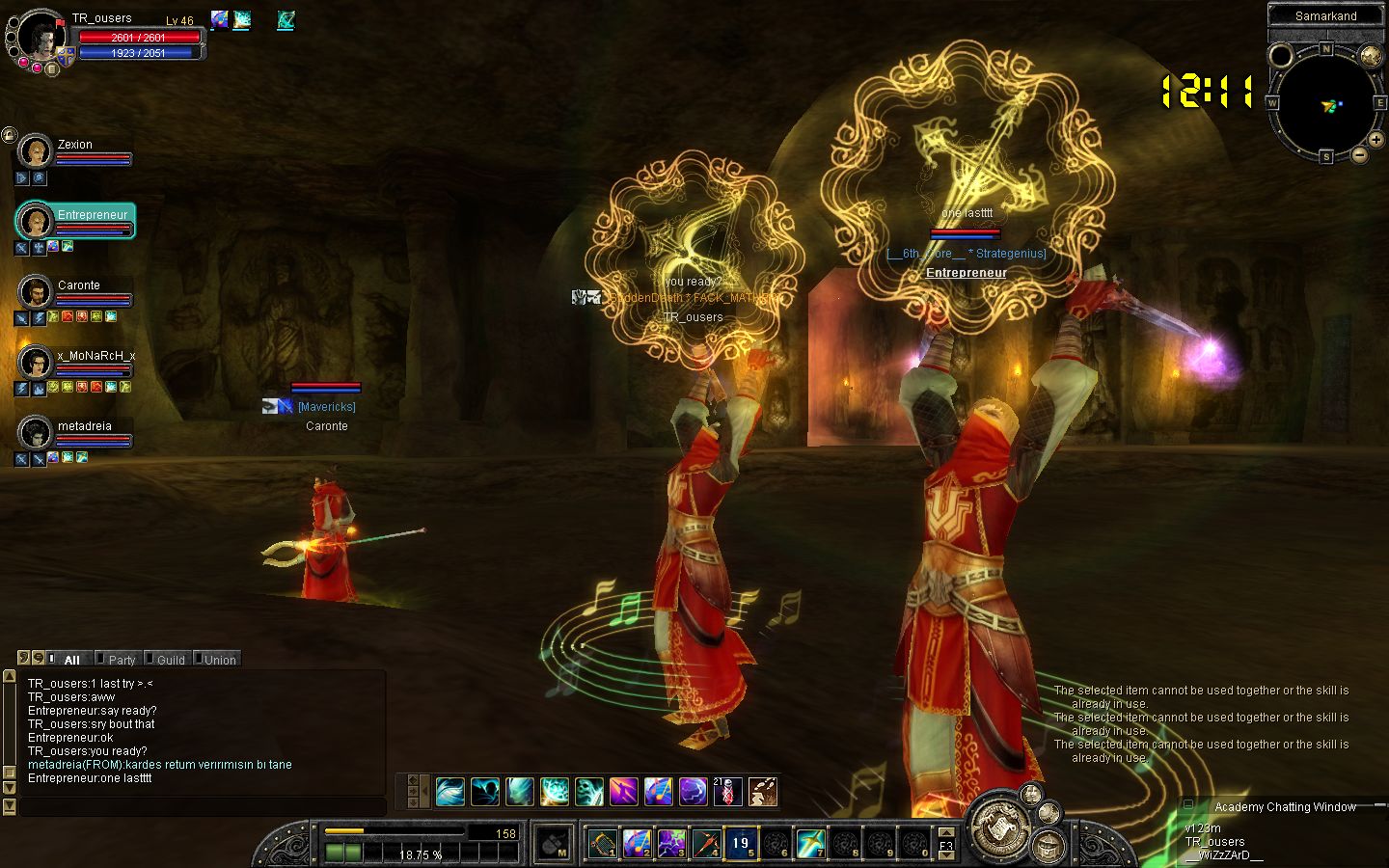Toggle the mouse mode M button
The width and height of the screenshot is (1389, 868).
coord(553,844)
